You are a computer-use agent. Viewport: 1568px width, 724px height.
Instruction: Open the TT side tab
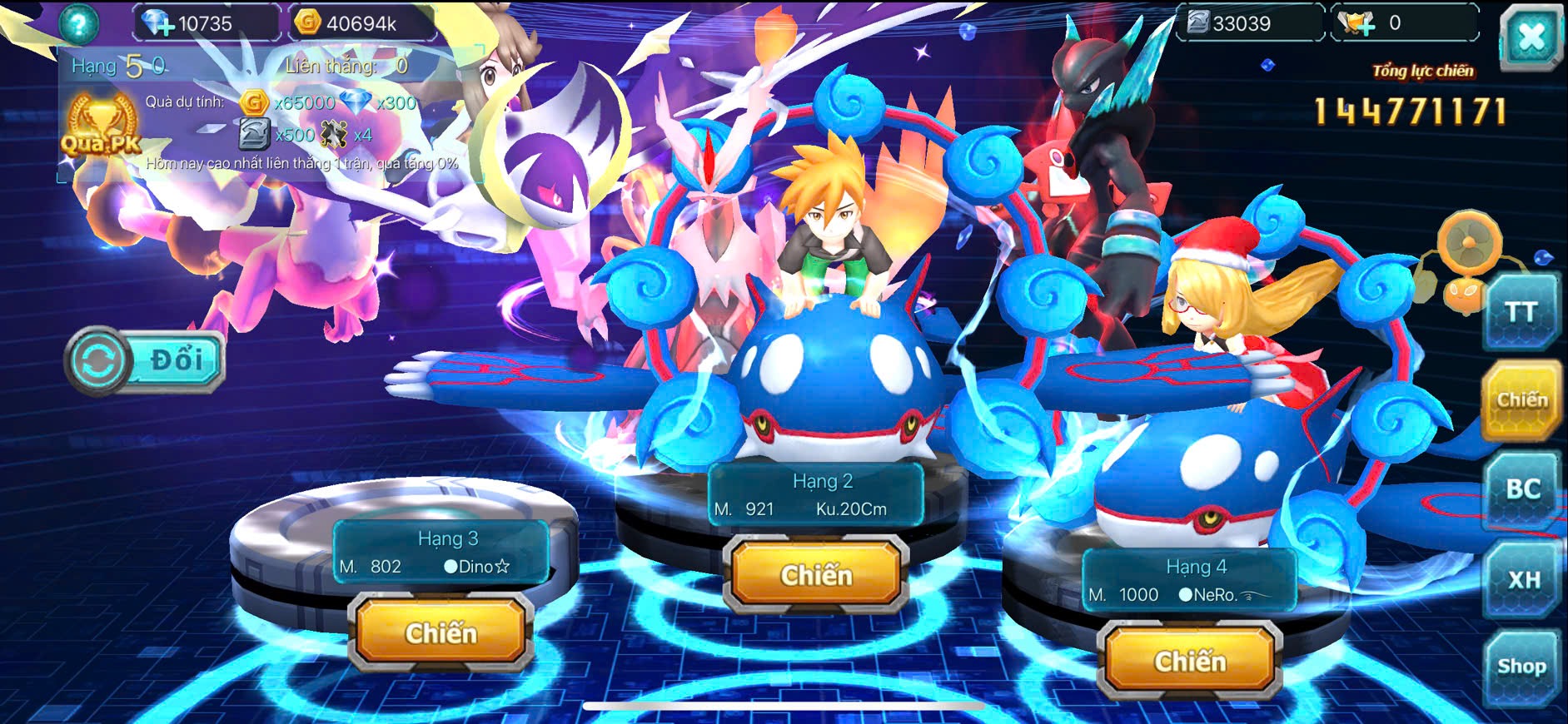pos(1521,313)
